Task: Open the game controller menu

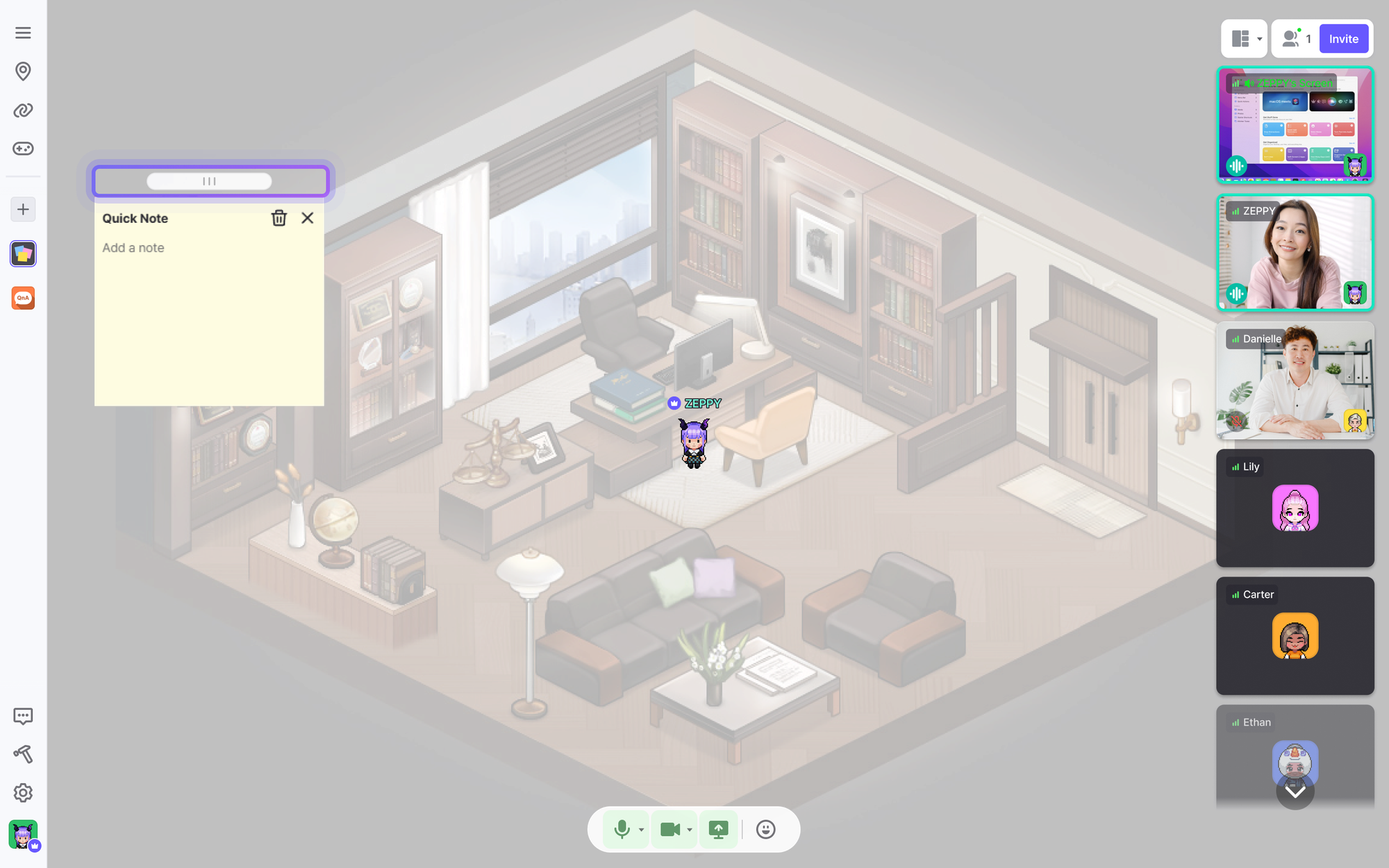Action: 23,149
